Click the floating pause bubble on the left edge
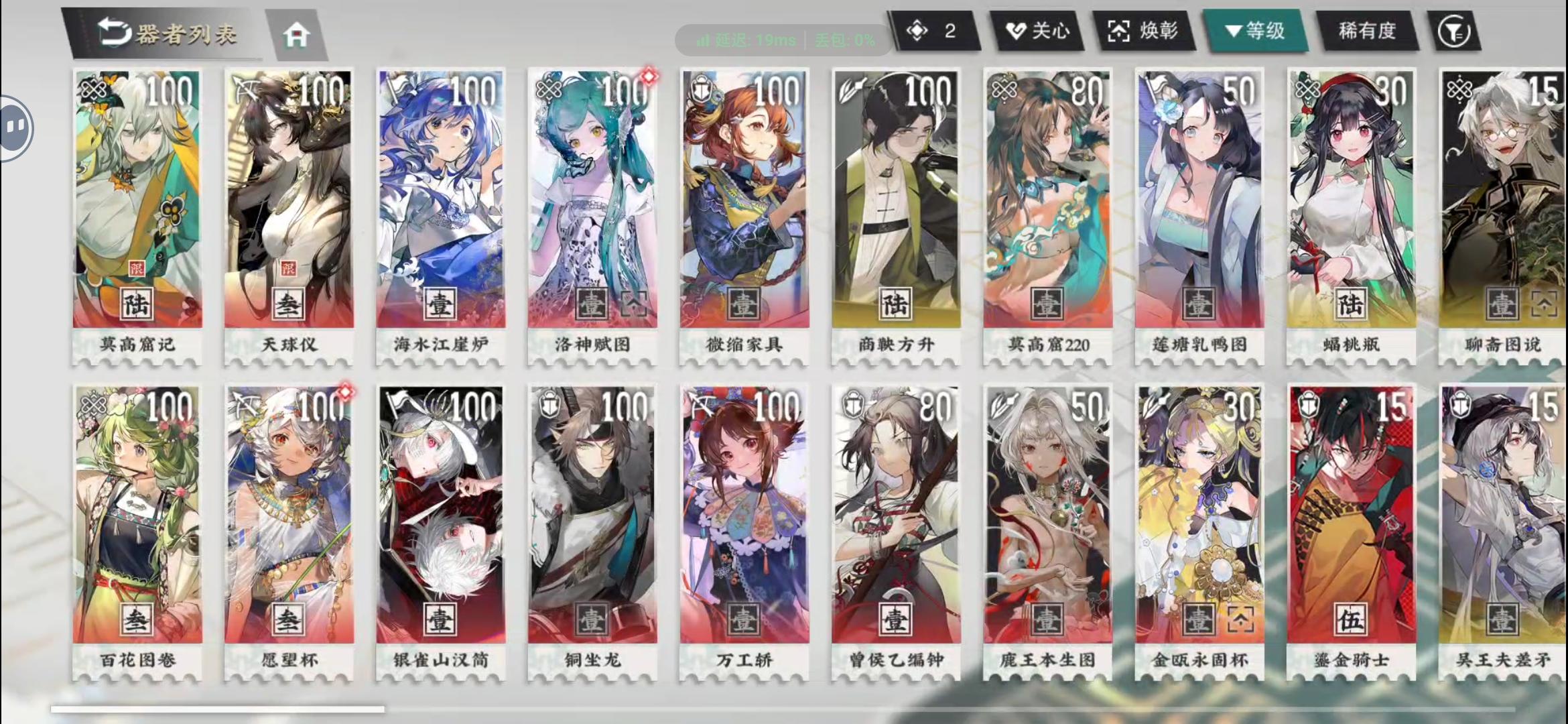 [x=15, y=127]
